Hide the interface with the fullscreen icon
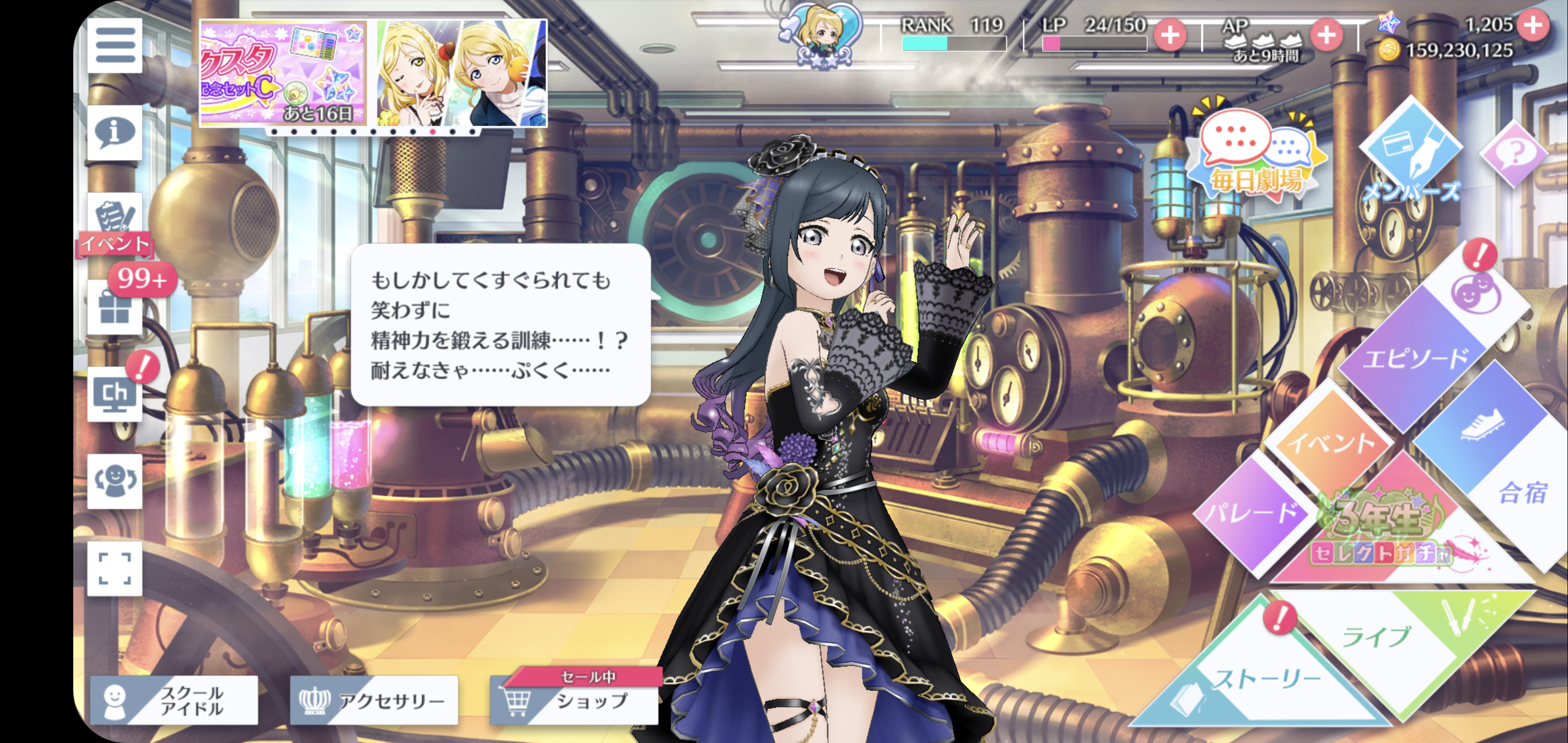Screen dimensions: 1568x743 pyautogui.click(x=115, y=568)
